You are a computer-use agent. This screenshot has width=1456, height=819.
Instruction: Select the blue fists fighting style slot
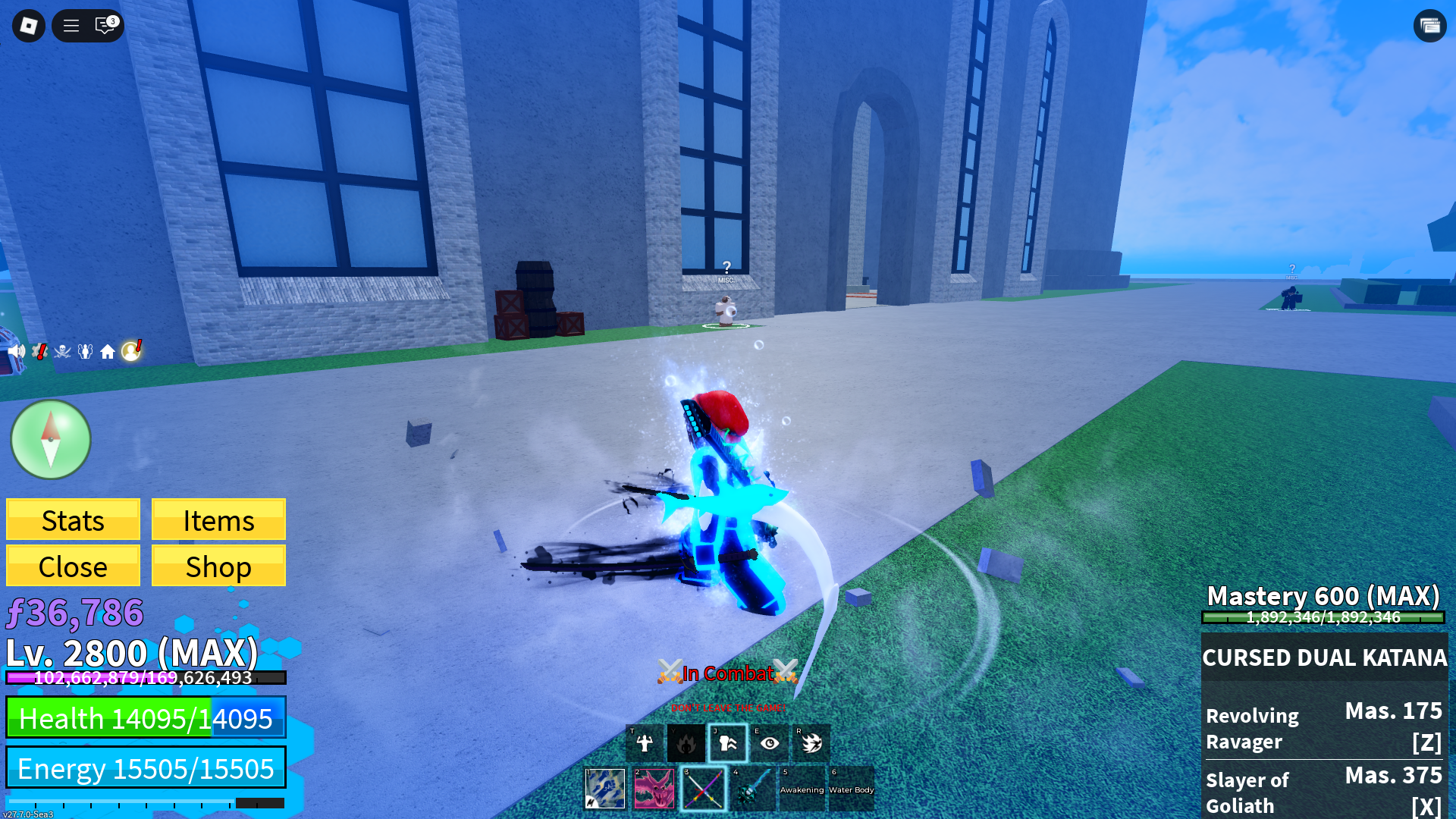(605, 789)
